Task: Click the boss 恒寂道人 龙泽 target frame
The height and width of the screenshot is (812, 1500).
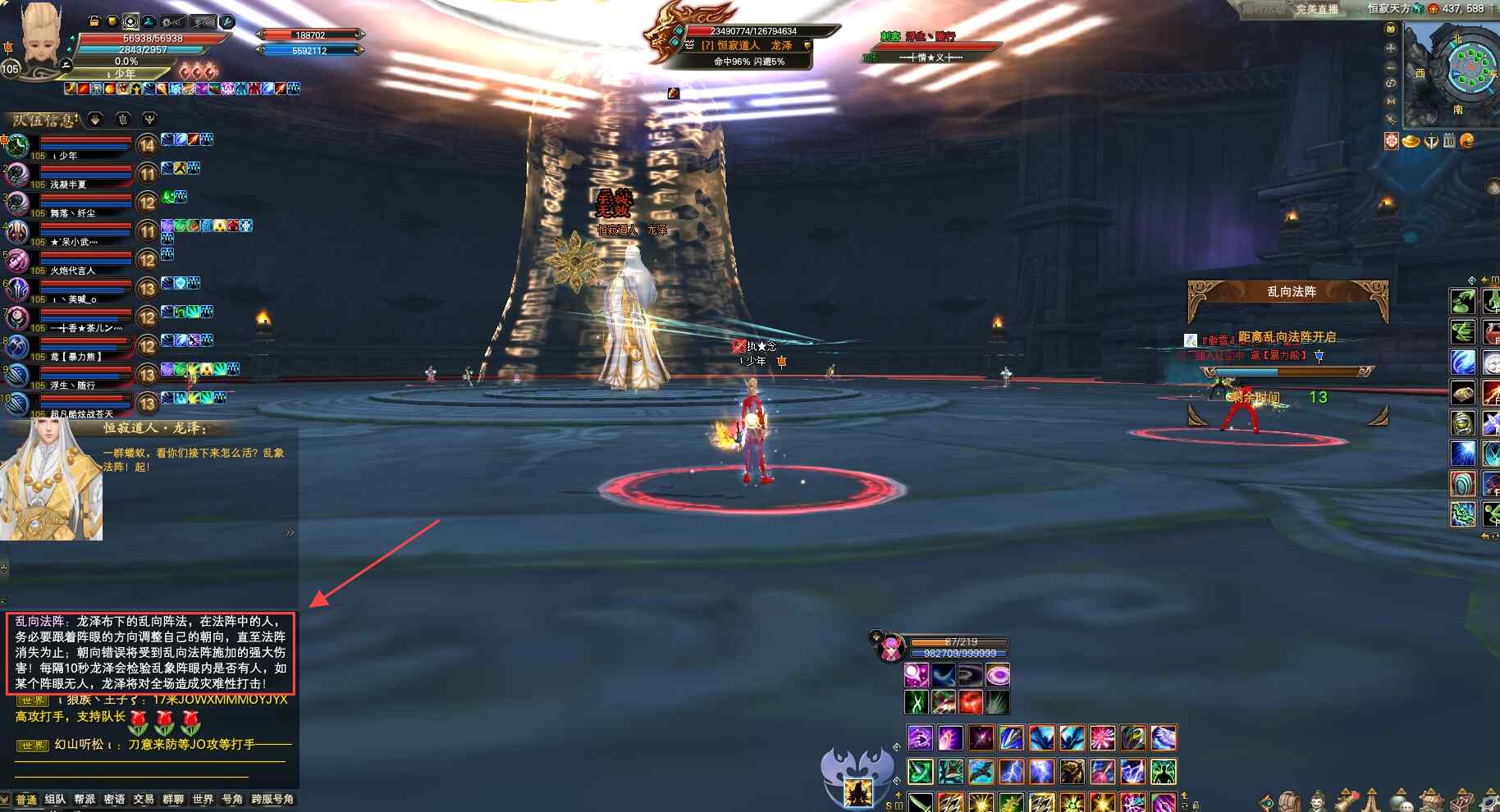Action: click(743, 45)
